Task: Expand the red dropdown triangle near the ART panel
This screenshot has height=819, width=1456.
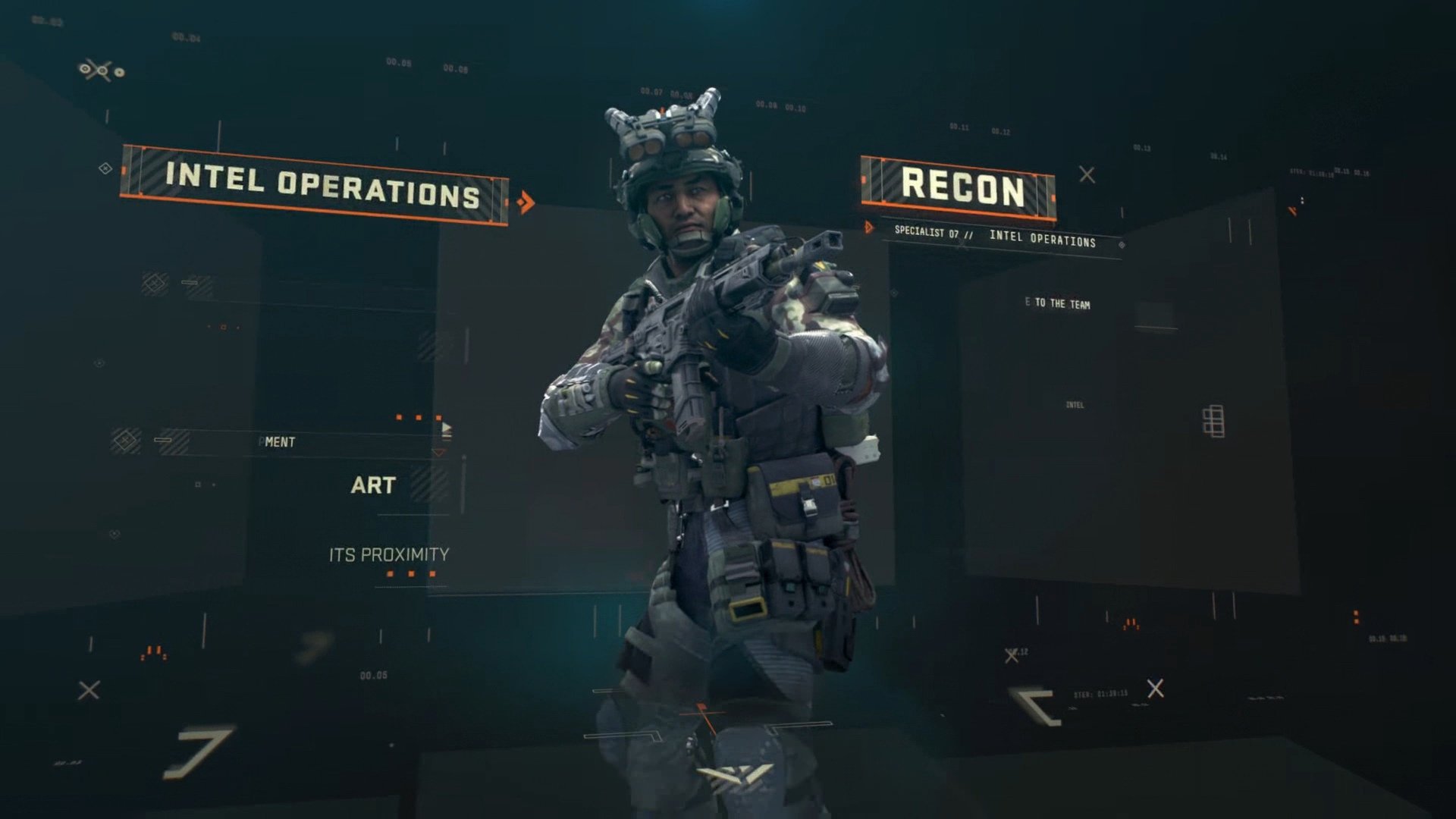Action: point(438,451)
